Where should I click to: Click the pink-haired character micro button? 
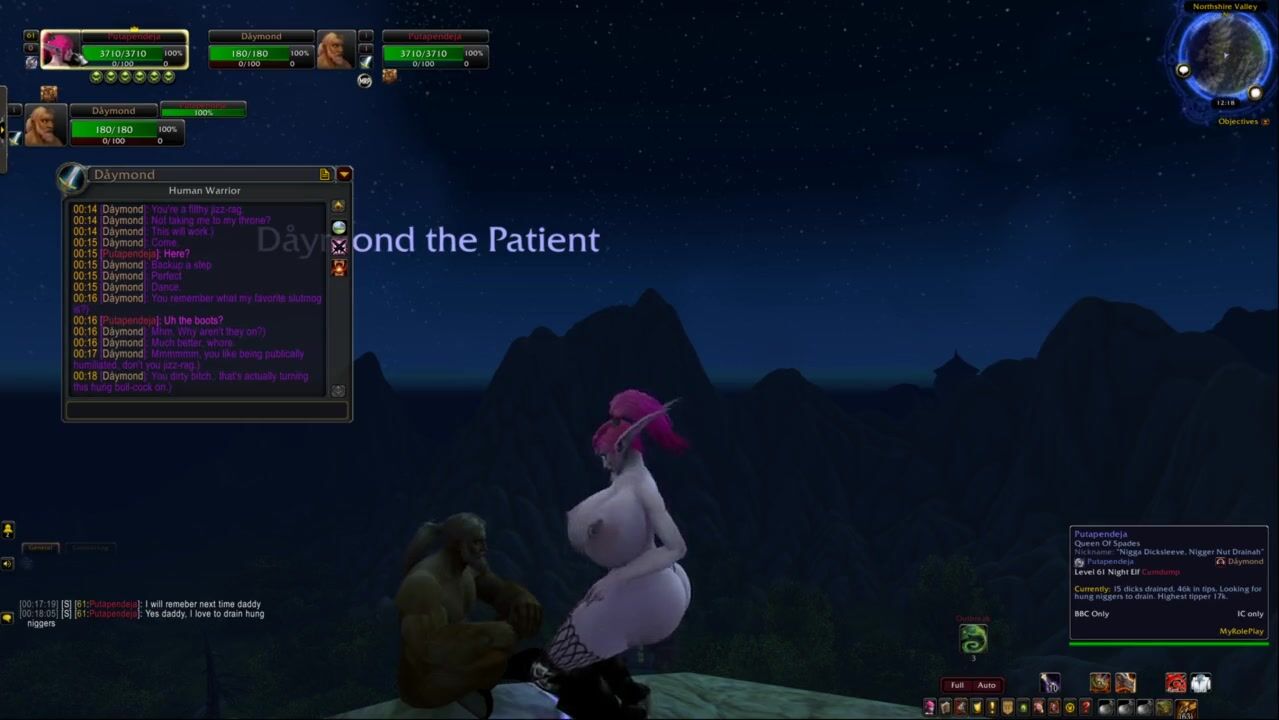pos(929,708)
